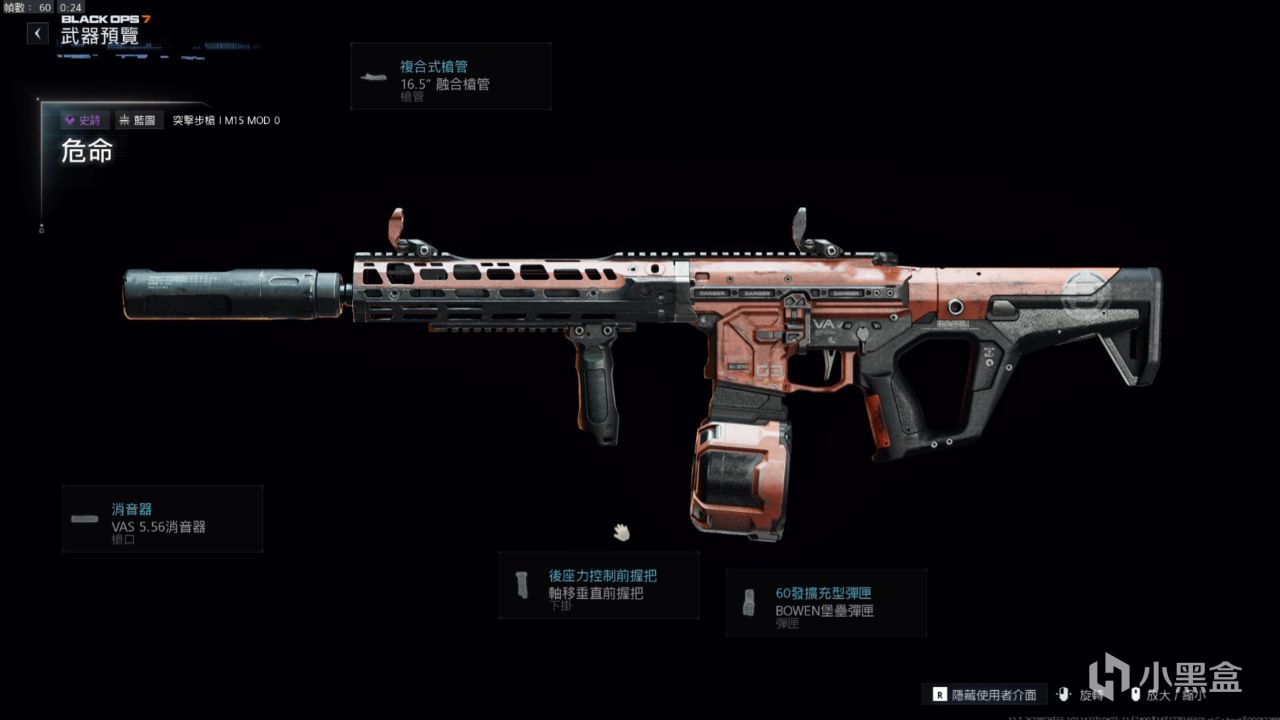Hide the user interface
Viewport: 1280px width, 720px height.
pyautogui.click(x=984, y=694)
